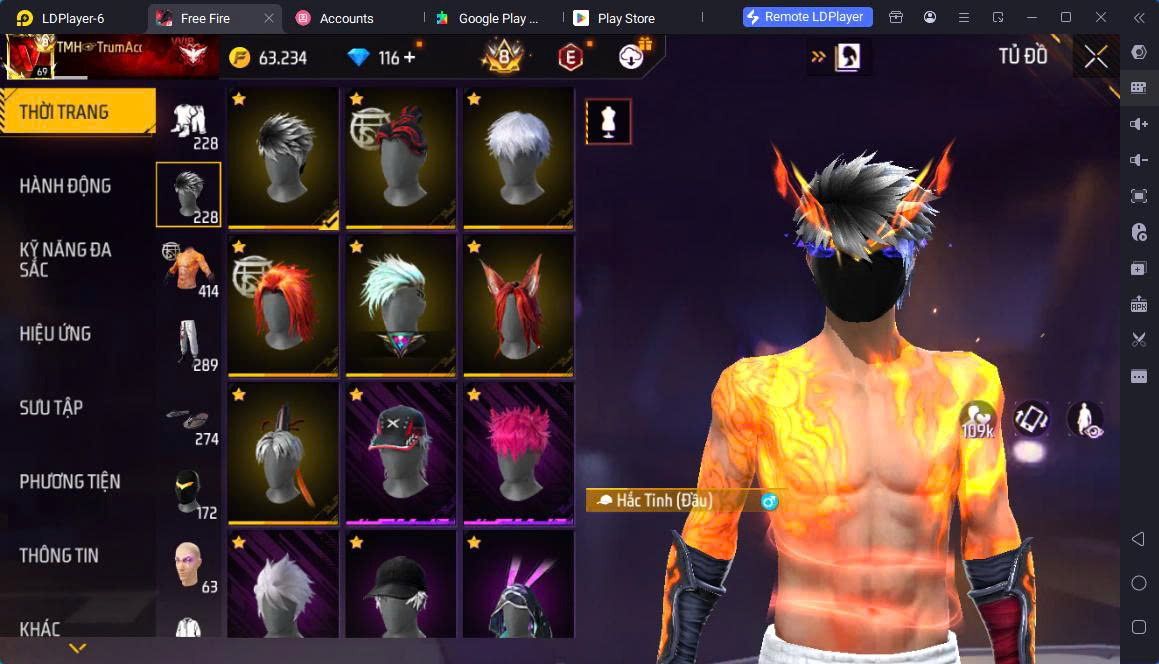Click the 109k likes heart icon

978,419
